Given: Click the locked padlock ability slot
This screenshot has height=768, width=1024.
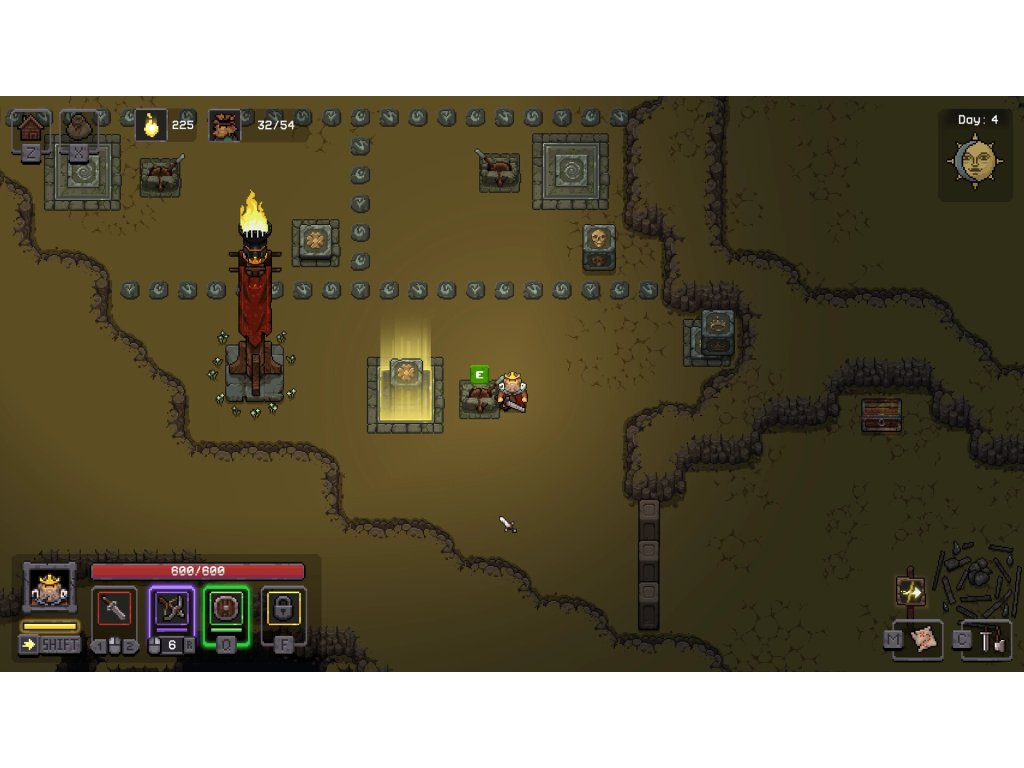Looking at the screenshot, I should pyautogui.click(x=283, y=608).
